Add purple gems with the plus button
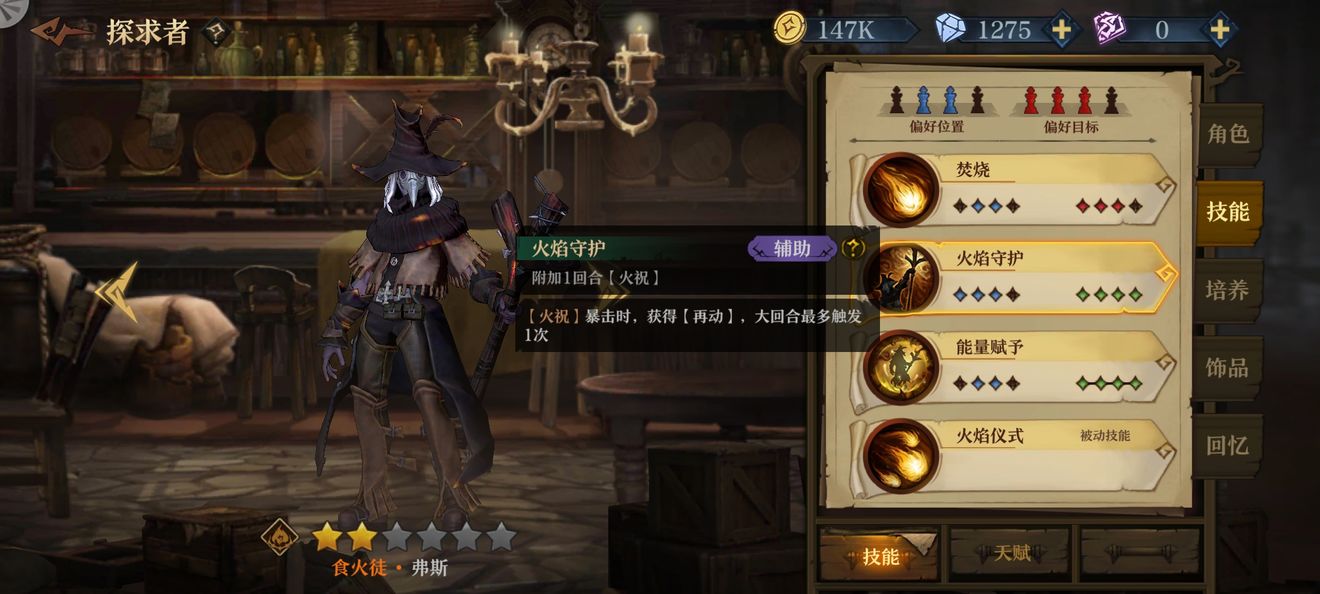The height and width of the screenshot is (594, 1320). [1219, 30]
